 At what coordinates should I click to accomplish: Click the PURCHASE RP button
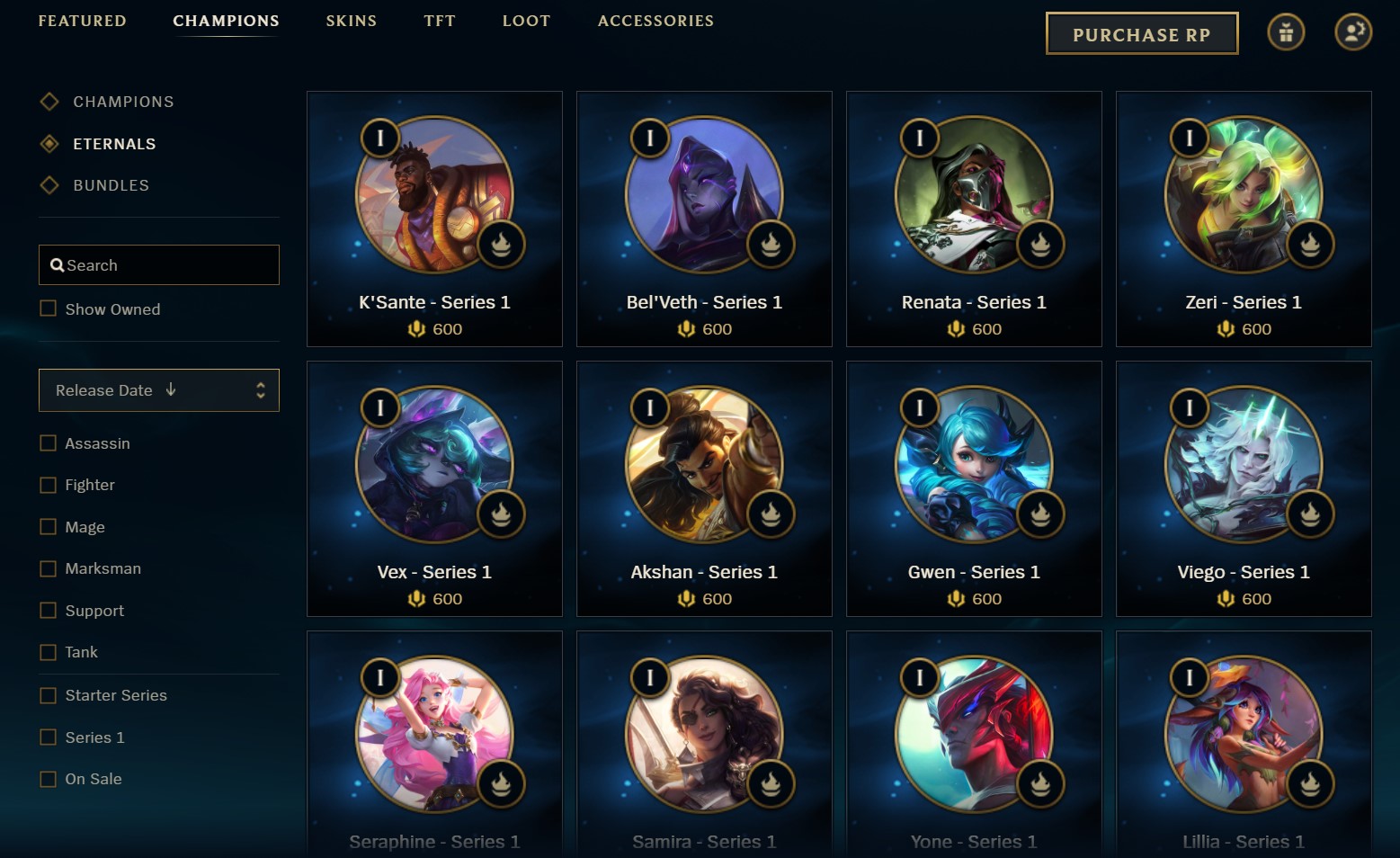(x=1141, y=32)
